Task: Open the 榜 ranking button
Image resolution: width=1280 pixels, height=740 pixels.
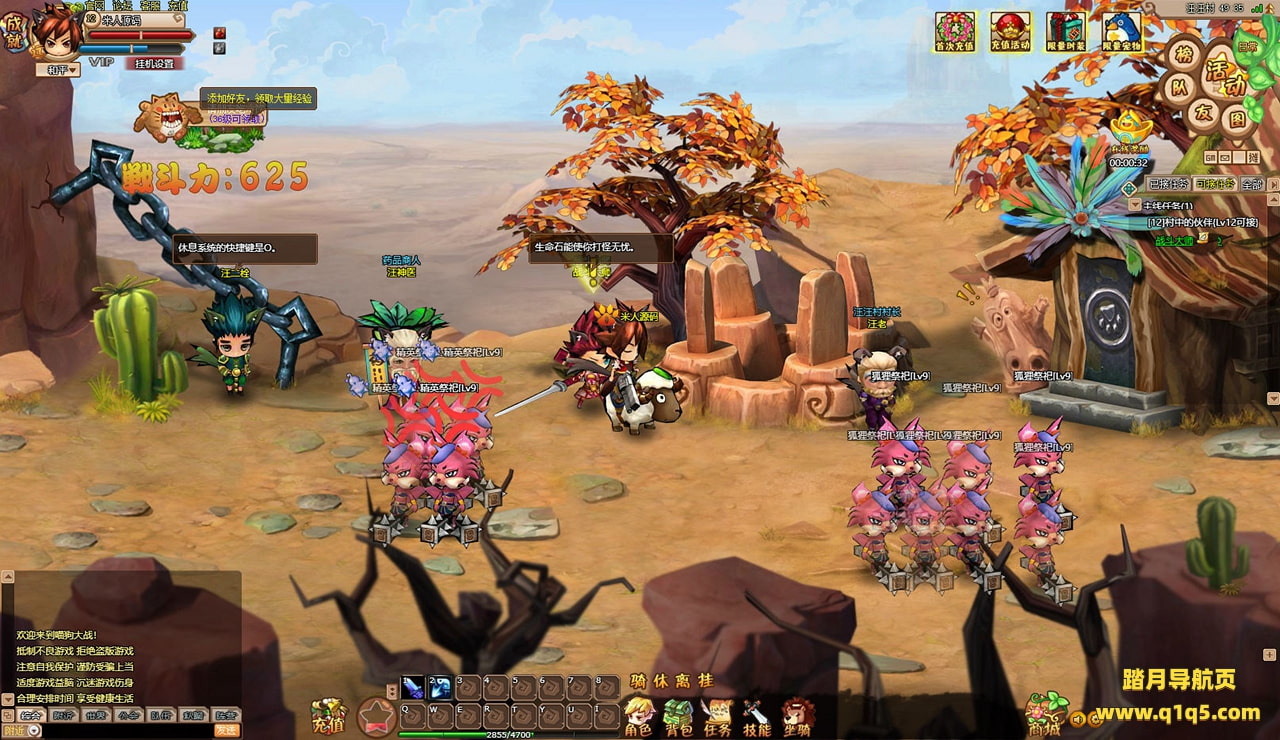Action: pos(1185,55)
